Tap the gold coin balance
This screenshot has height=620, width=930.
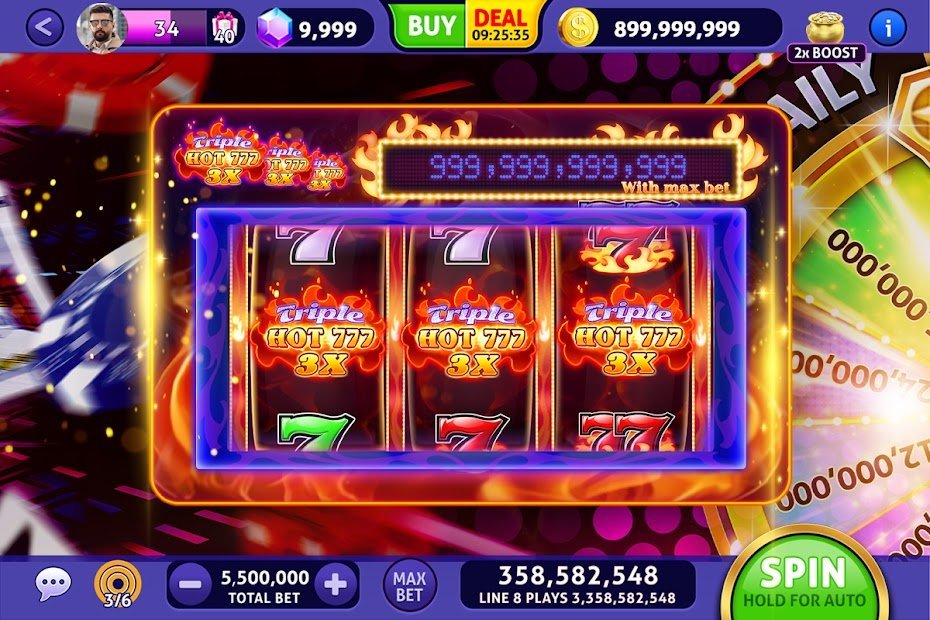(668, 29)
